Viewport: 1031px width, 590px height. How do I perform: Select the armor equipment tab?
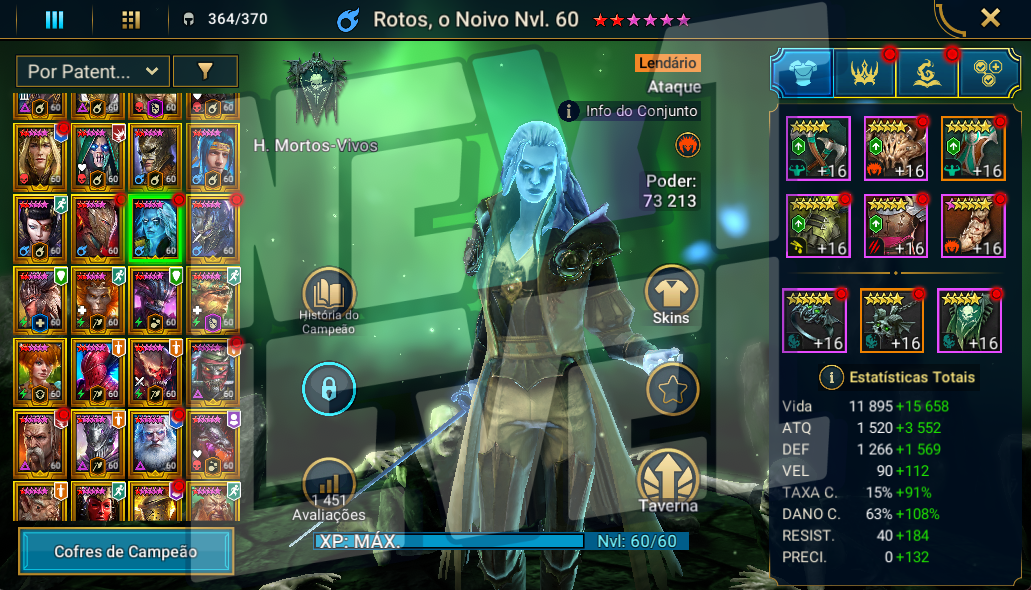coord(801,74)
